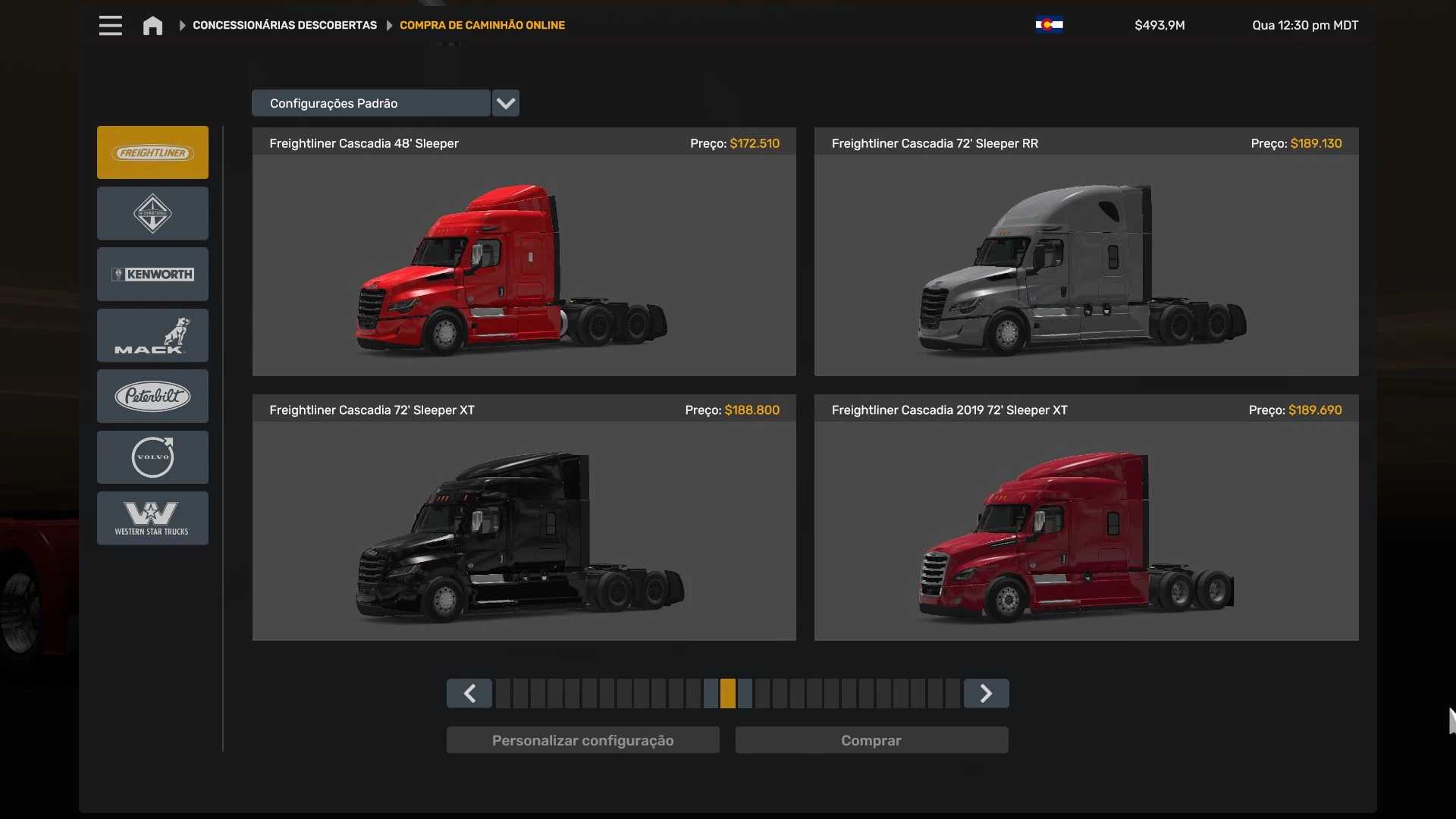
Task: Select the Freightliner brand tab
Action: [152, 152]
